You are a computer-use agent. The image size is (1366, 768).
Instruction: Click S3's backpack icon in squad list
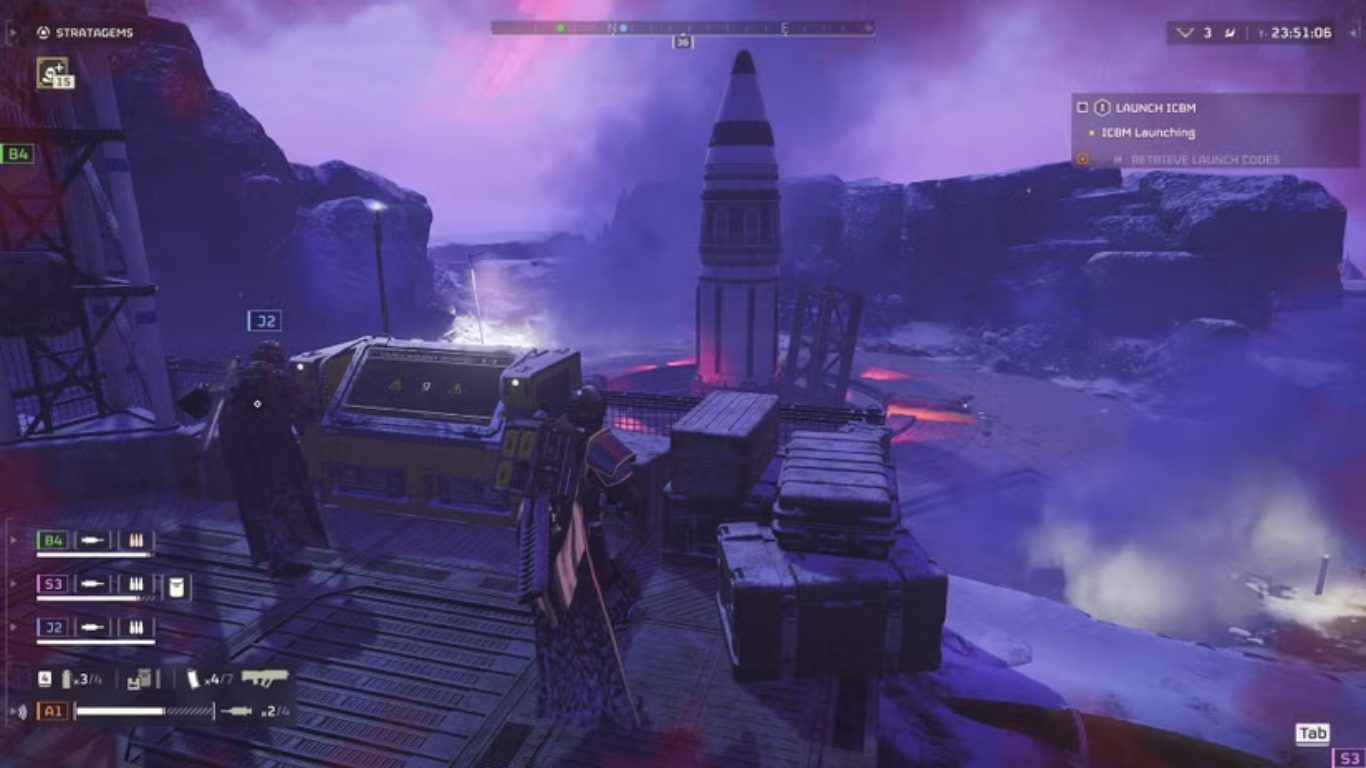(x=177, y=586)
